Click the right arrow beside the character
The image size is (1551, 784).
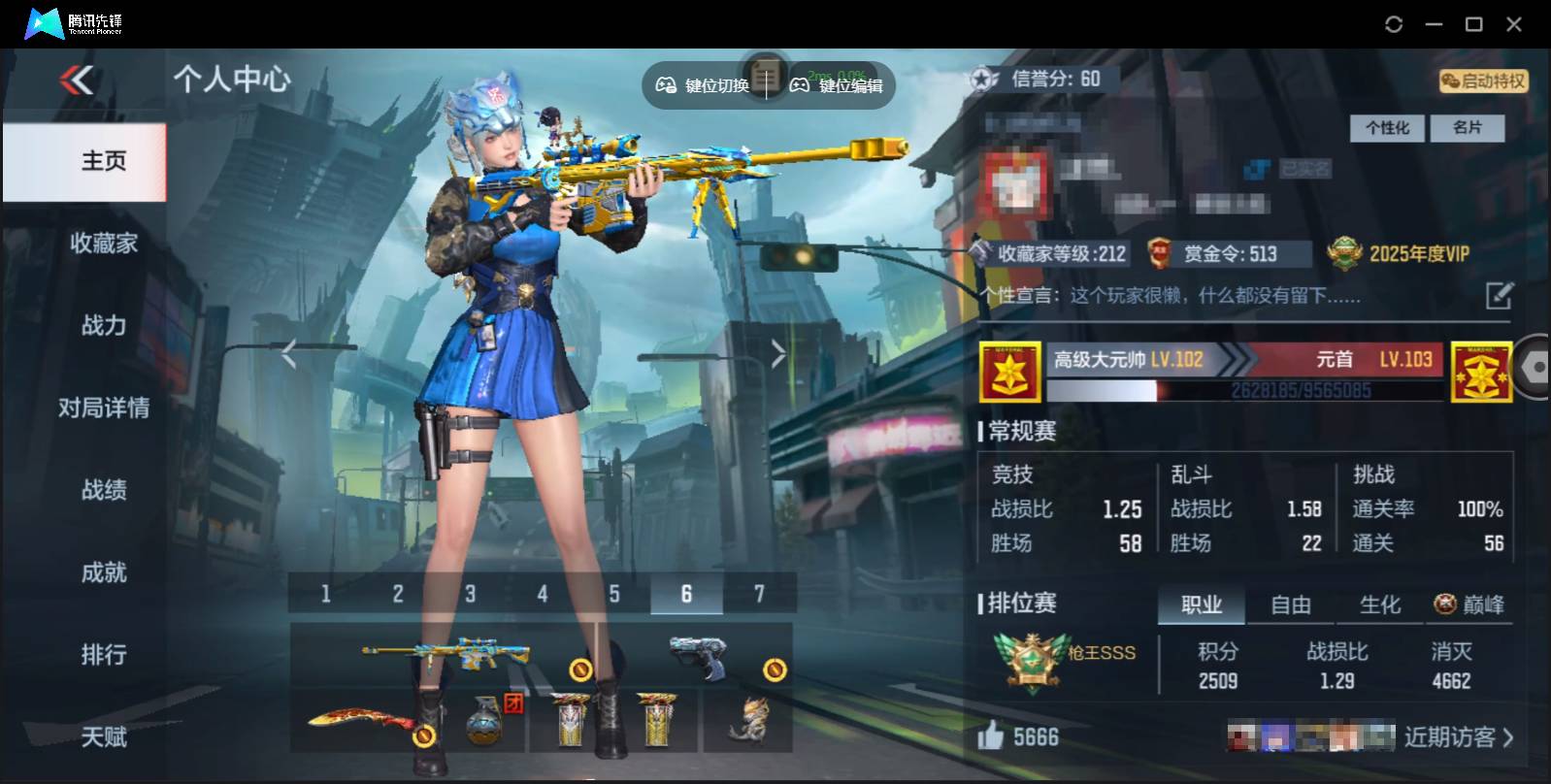(x=776, y=352)
